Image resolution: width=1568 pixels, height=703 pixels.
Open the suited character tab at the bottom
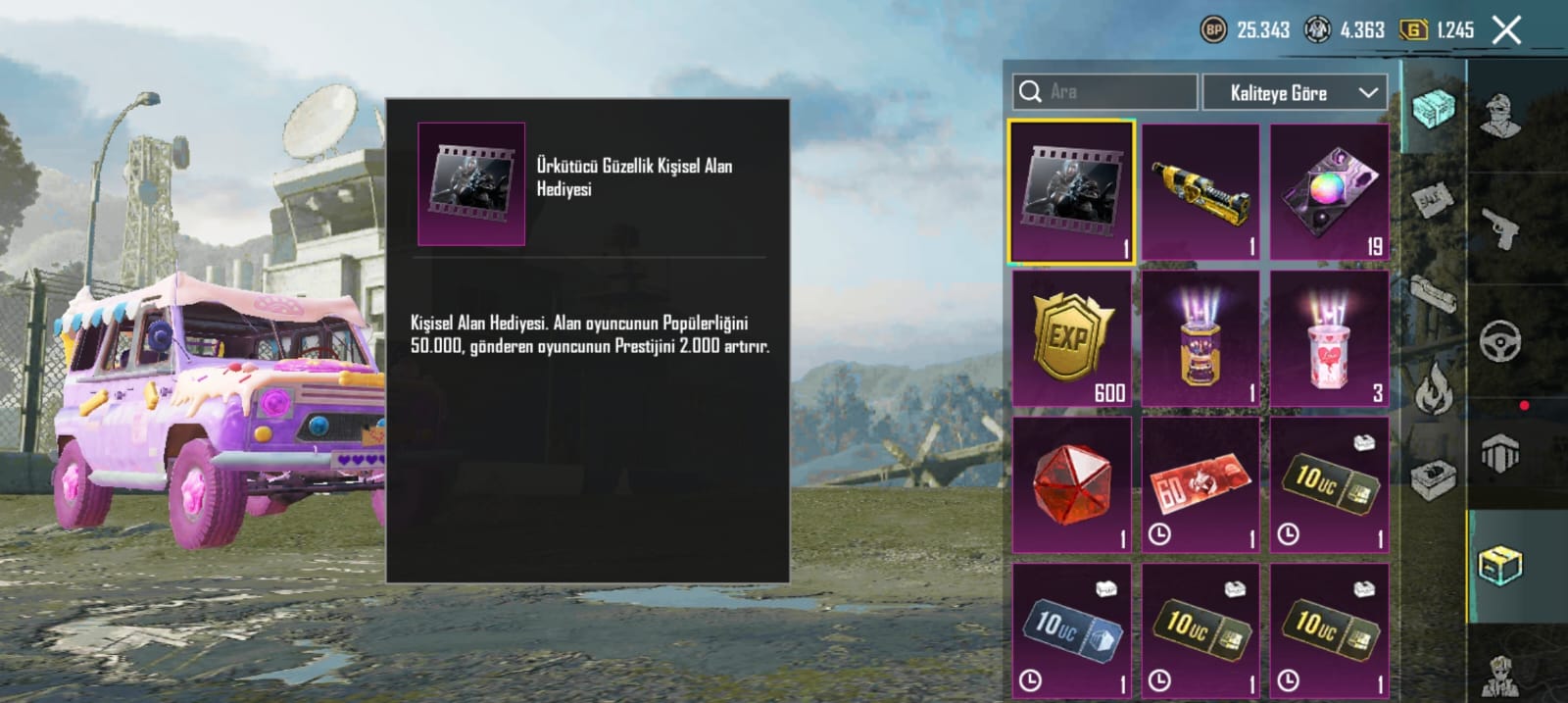coord(1499,675)
